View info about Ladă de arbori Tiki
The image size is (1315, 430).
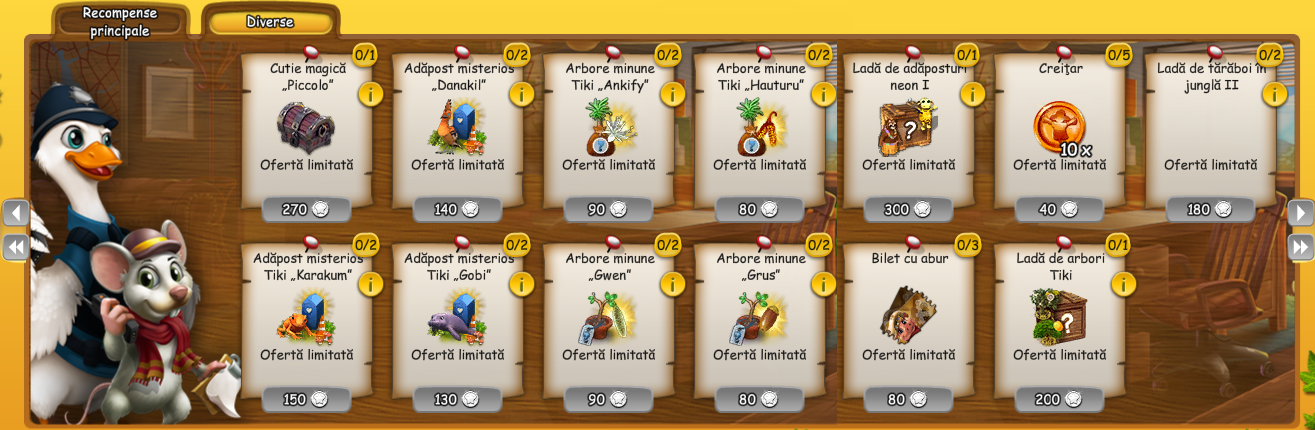1123,284
